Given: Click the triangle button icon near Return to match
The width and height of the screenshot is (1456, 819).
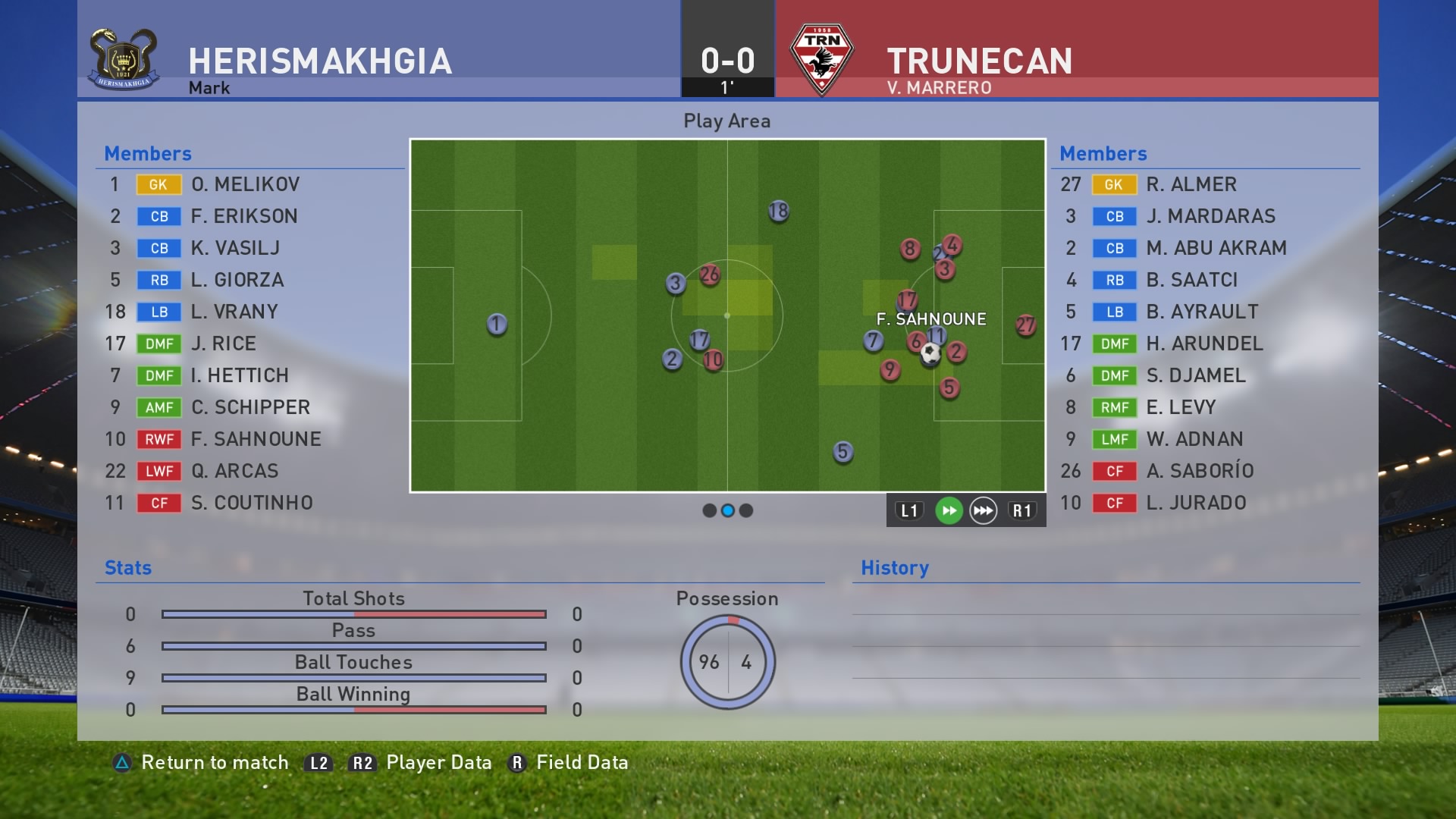Looking at the screenshot, I should click(x=121, y=763).
